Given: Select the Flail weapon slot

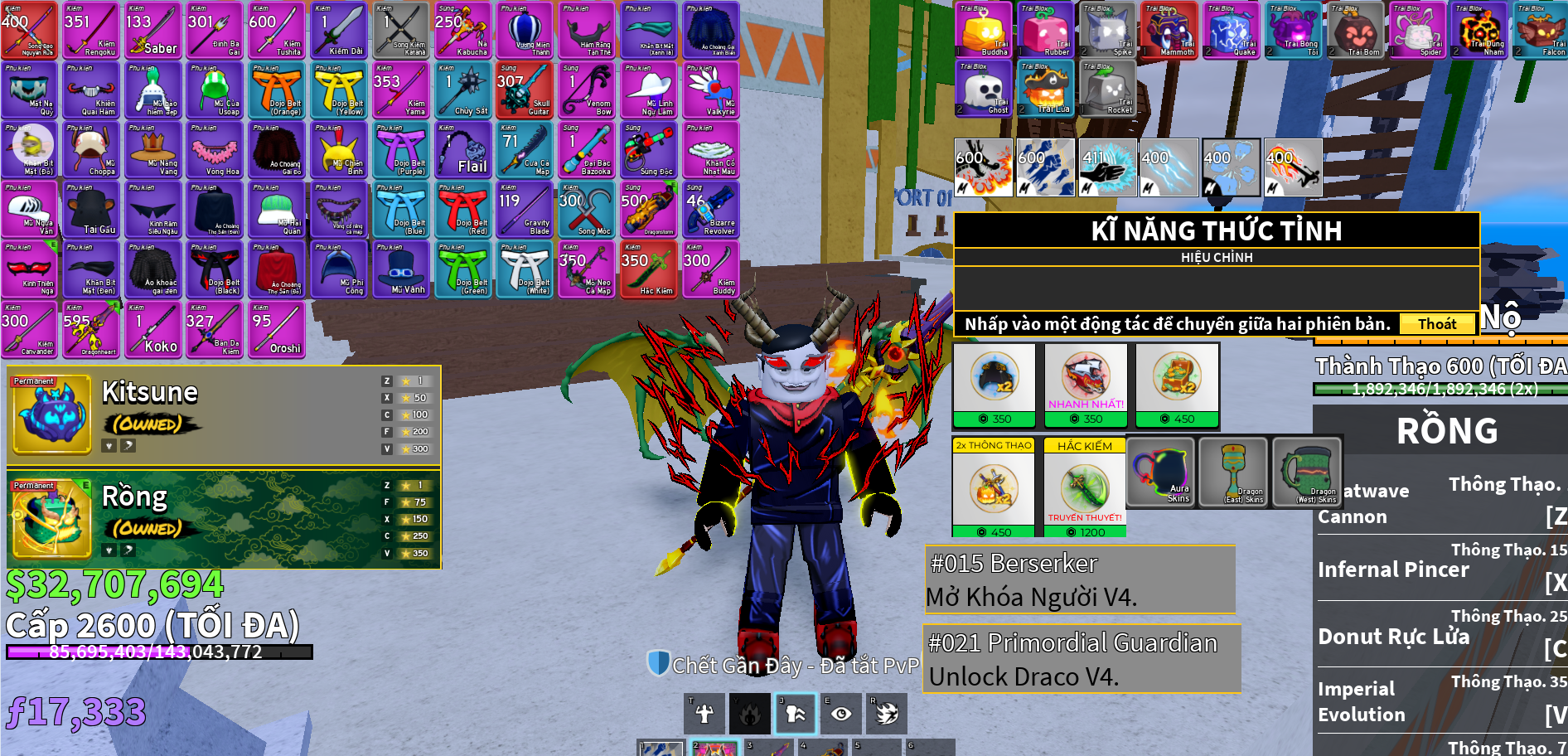Looking at the screenshot, I should [464, 151].
